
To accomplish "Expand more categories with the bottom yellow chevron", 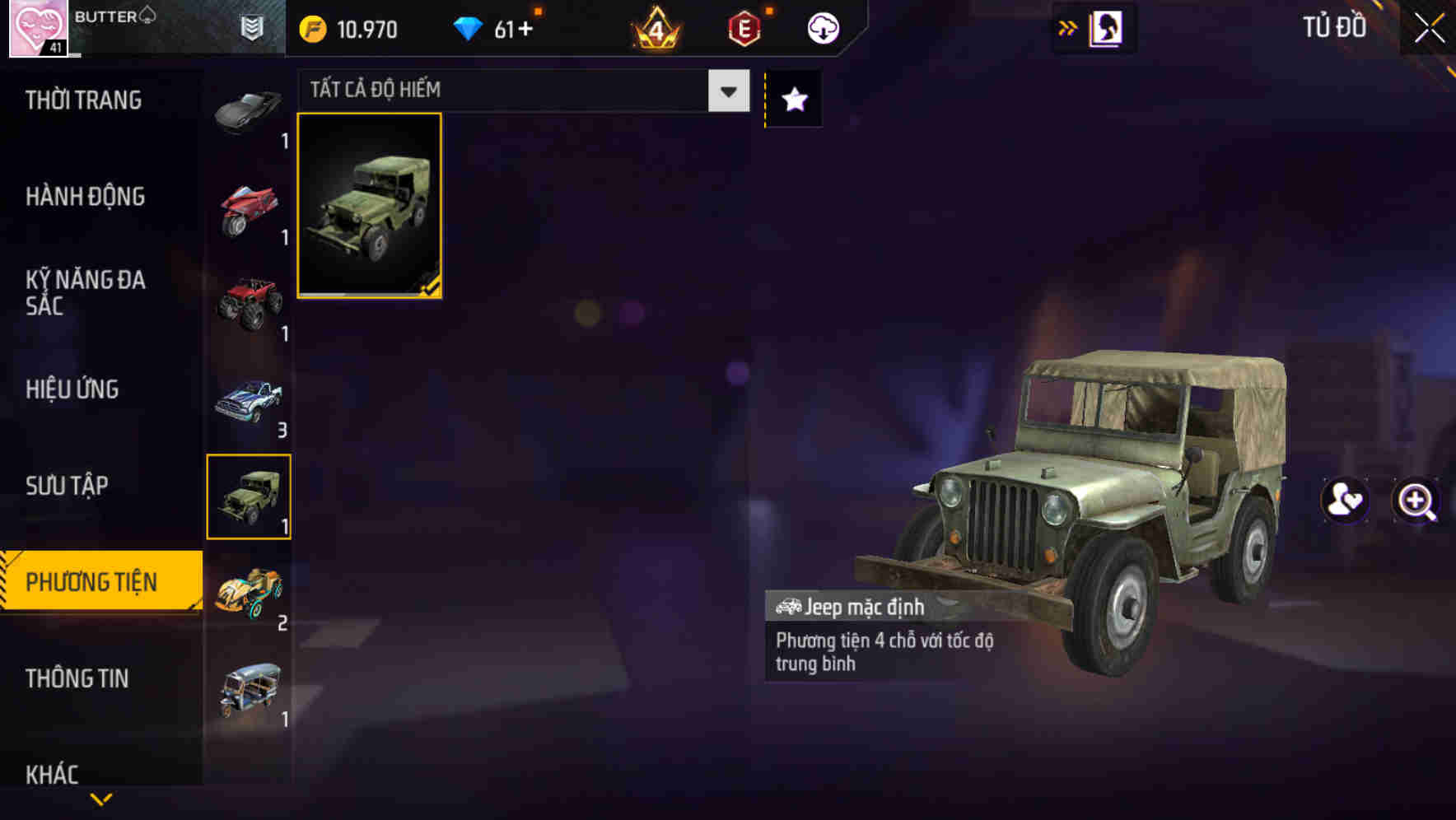I will click(101, 799).
